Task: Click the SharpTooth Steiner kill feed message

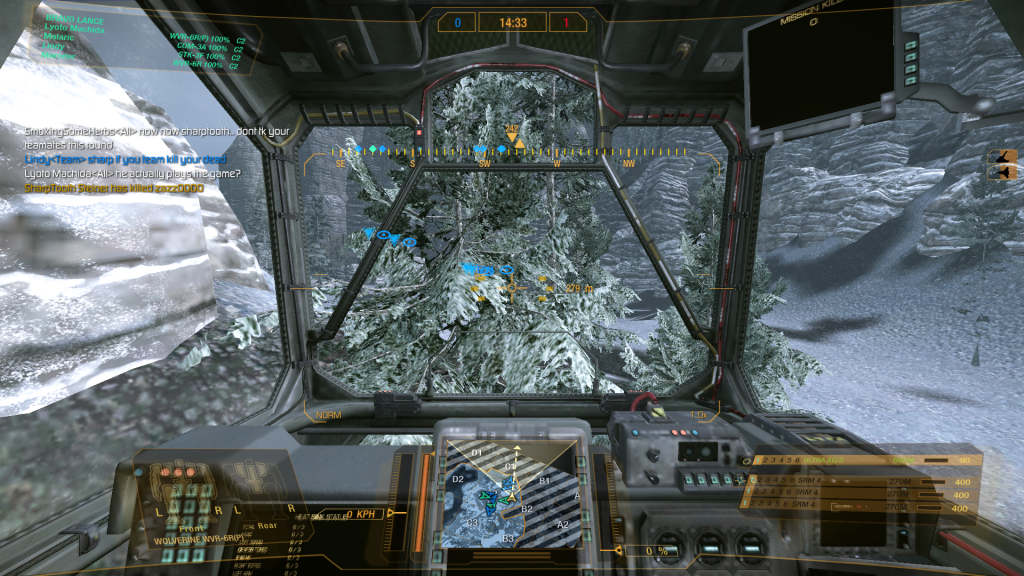Action: coord(113,187)
